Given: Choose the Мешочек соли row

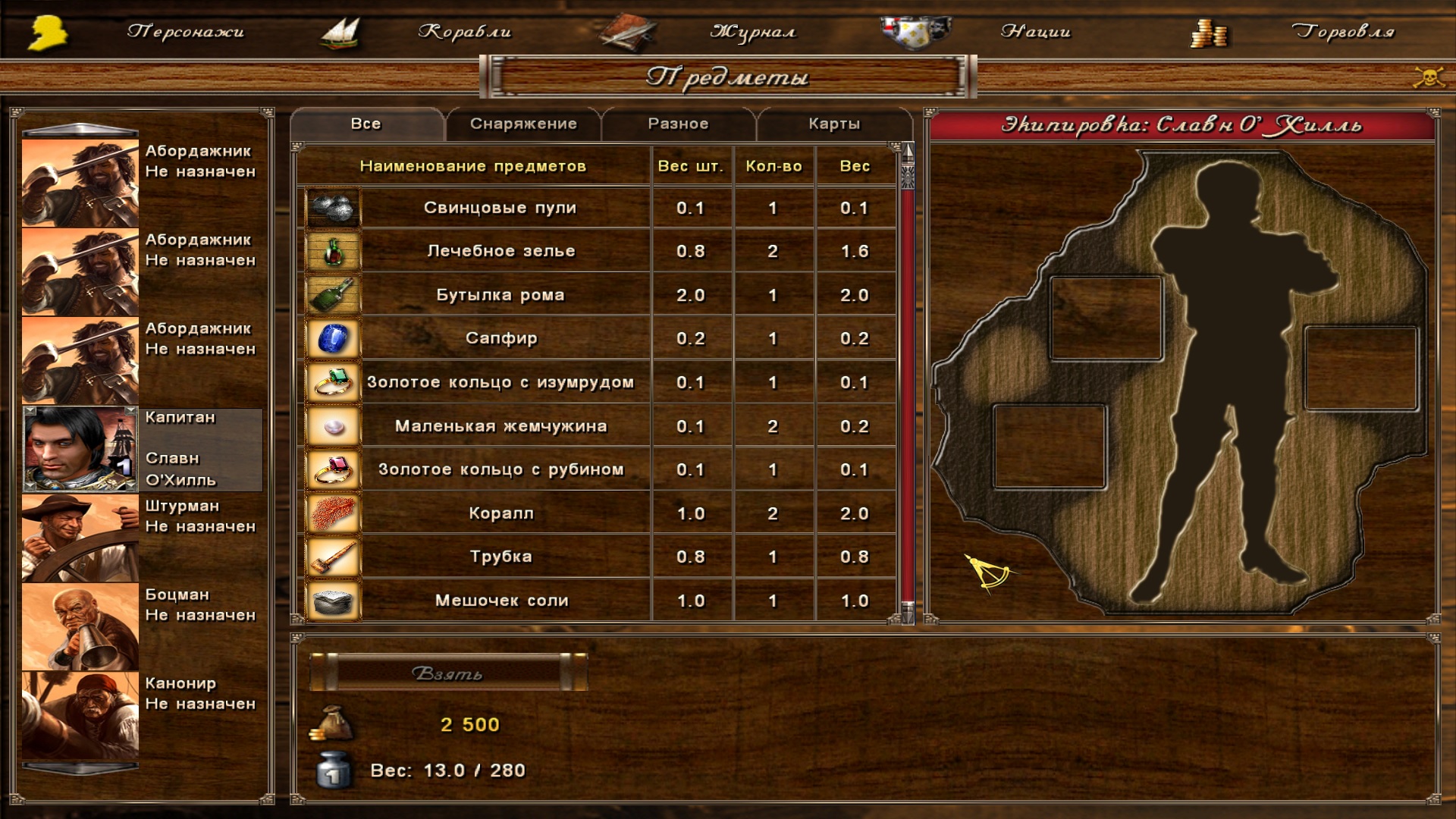Looking at the screenshot, I should point(500,601).
